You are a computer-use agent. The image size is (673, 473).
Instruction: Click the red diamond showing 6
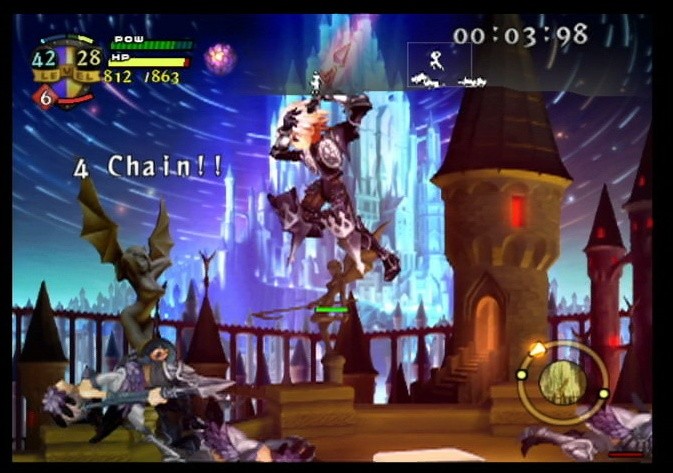click(x=44, y=97)
